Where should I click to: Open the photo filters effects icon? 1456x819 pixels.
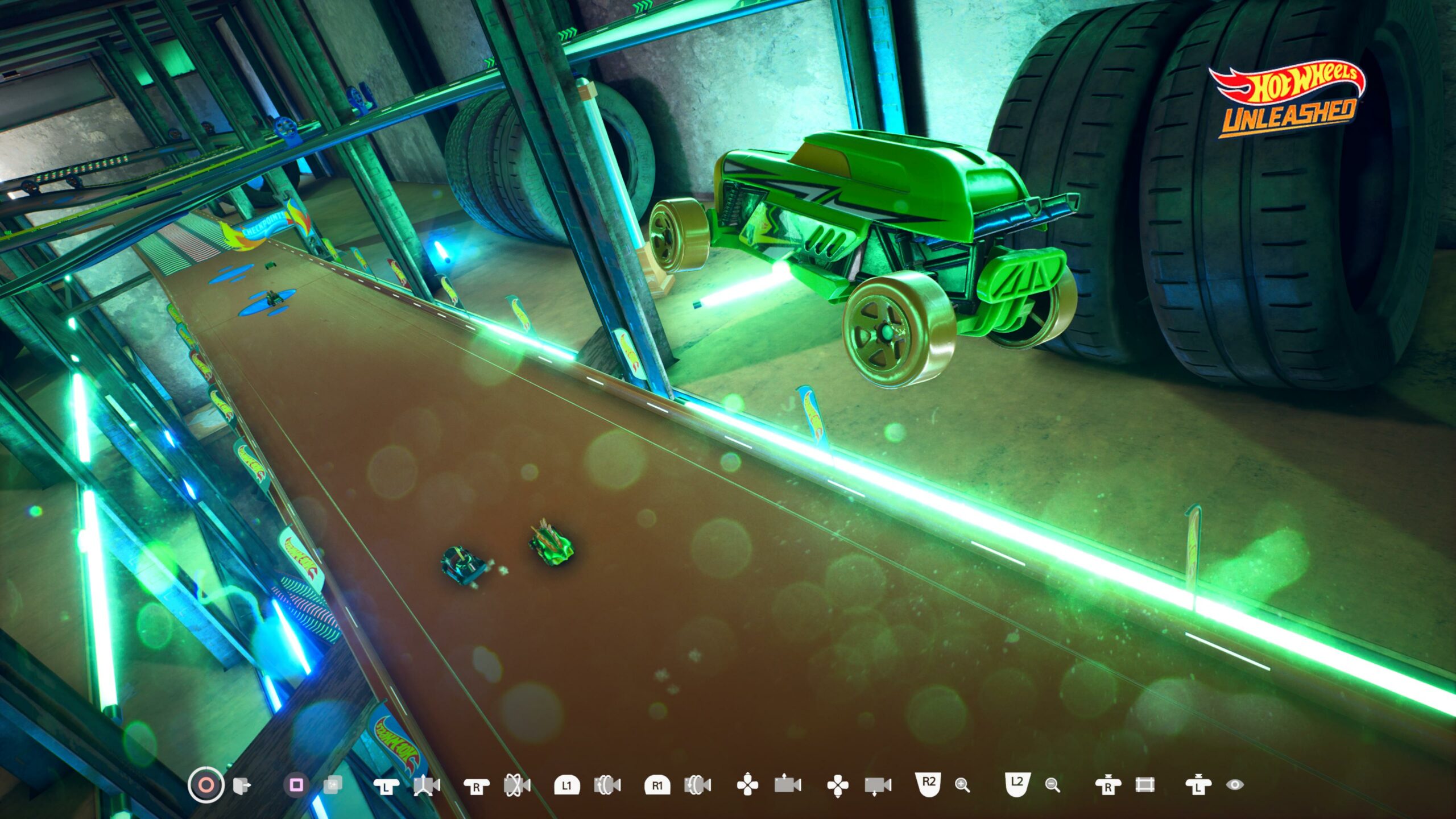click(333, 785)
